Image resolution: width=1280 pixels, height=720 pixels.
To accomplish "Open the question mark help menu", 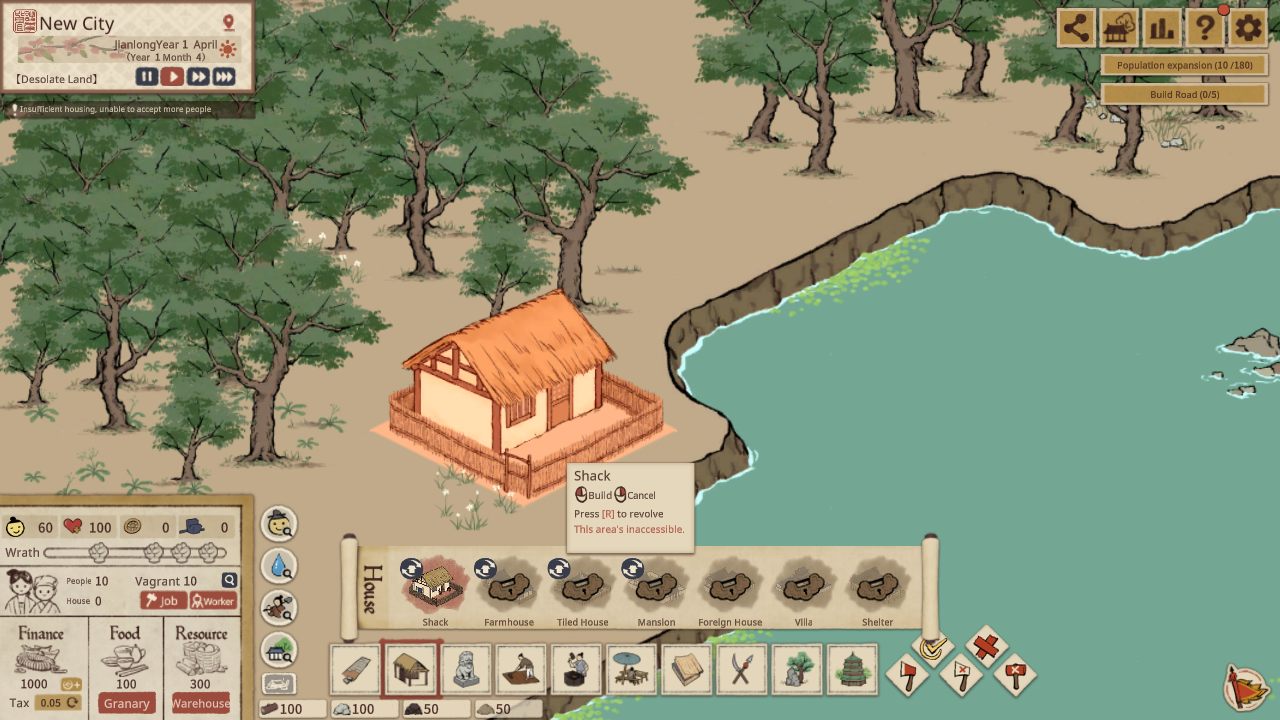I will (1205, 28).
